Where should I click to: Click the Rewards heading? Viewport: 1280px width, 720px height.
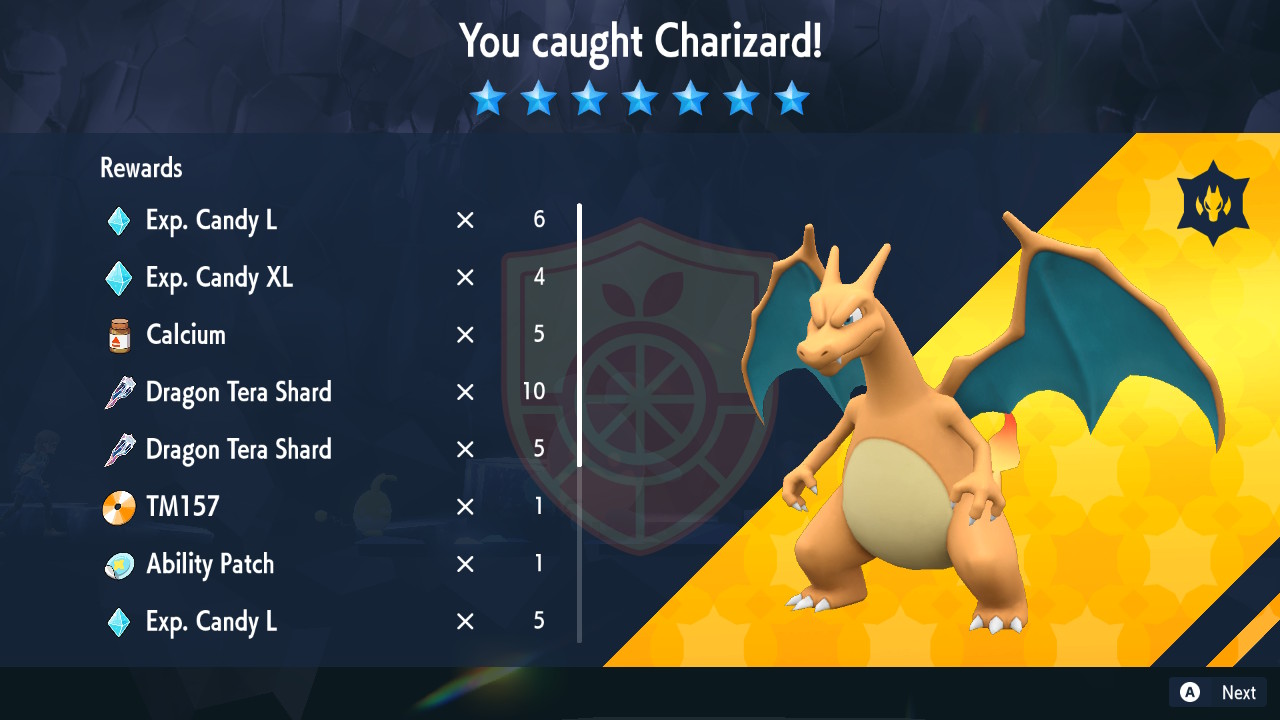[140, 168]
